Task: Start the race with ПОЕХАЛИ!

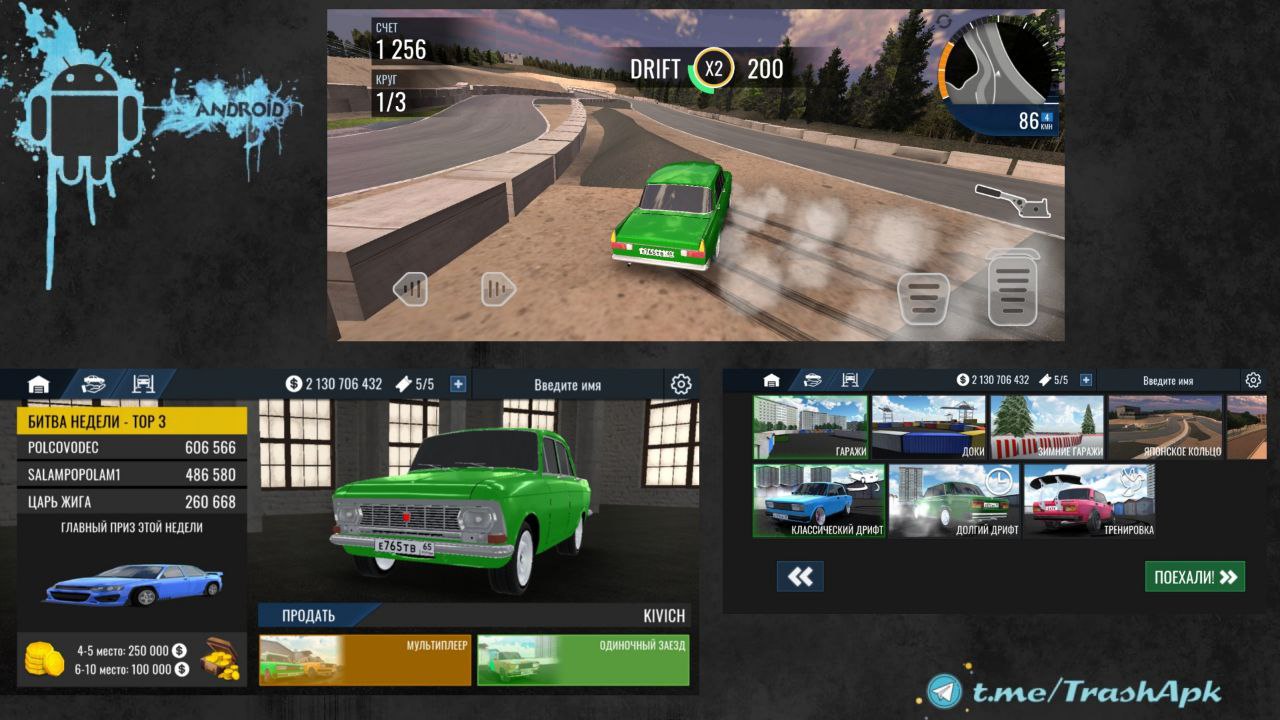Action: coord(1195,576)
